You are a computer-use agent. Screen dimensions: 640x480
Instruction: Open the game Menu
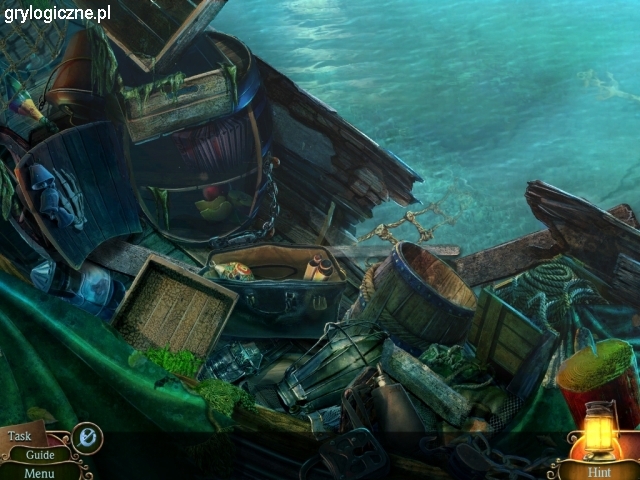click(39, 473)
